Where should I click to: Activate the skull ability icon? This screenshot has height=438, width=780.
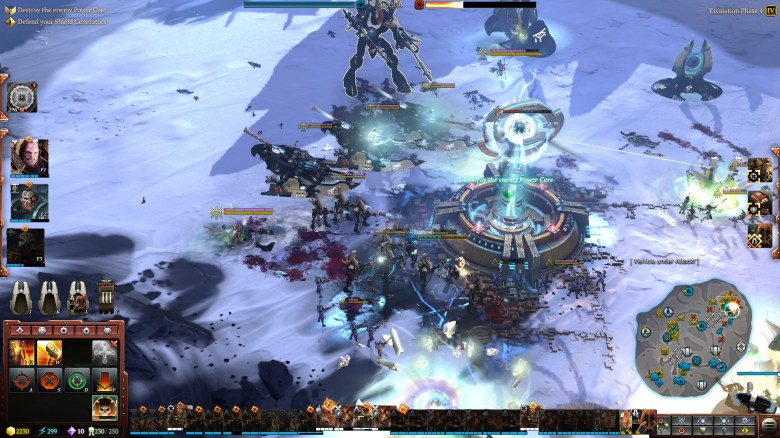pos(105,406)
